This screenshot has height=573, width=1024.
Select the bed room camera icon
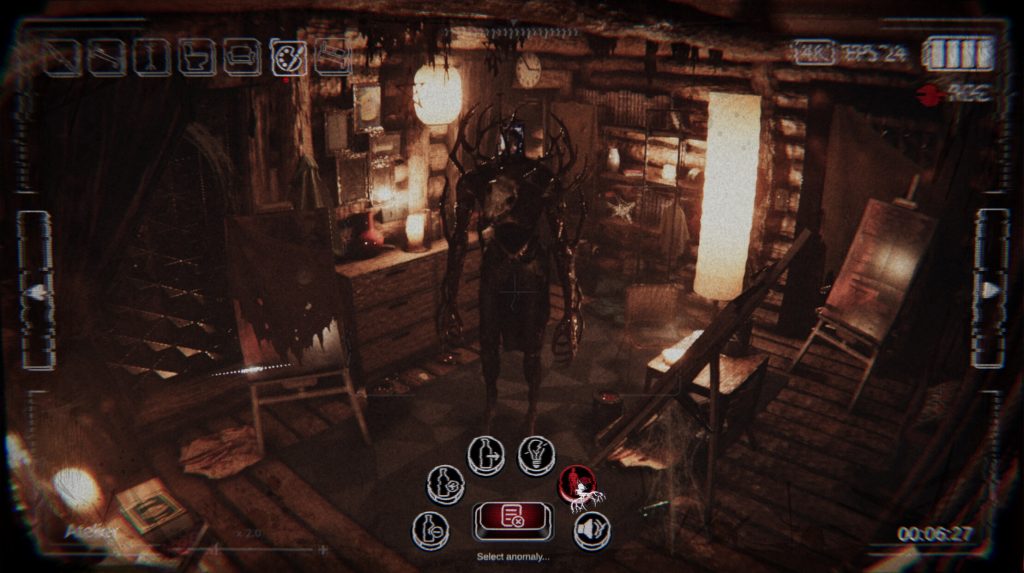(333, 57)
